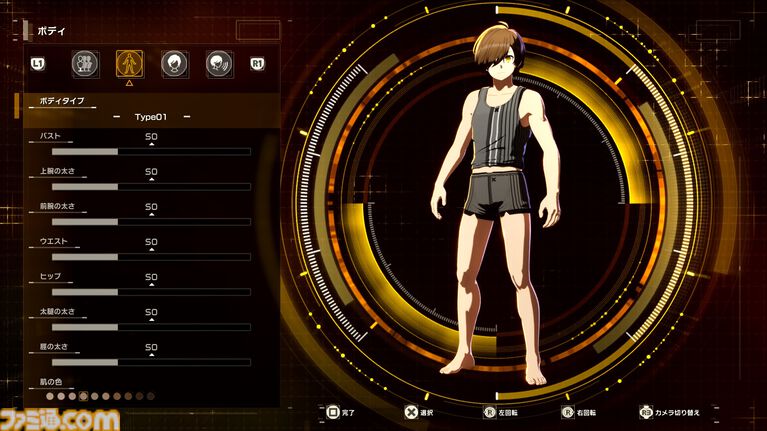Choose the darkest skin color swatch

(150, 396)
